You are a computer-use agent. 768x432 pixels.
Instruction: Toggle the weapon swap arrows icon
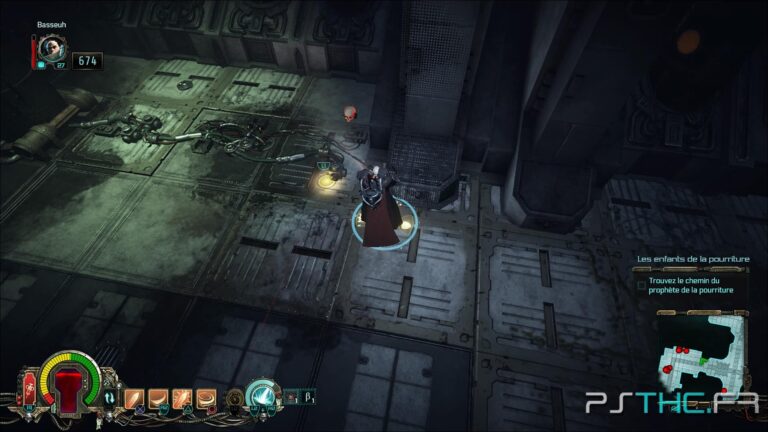pyautogui.click(x=111, y=399)
